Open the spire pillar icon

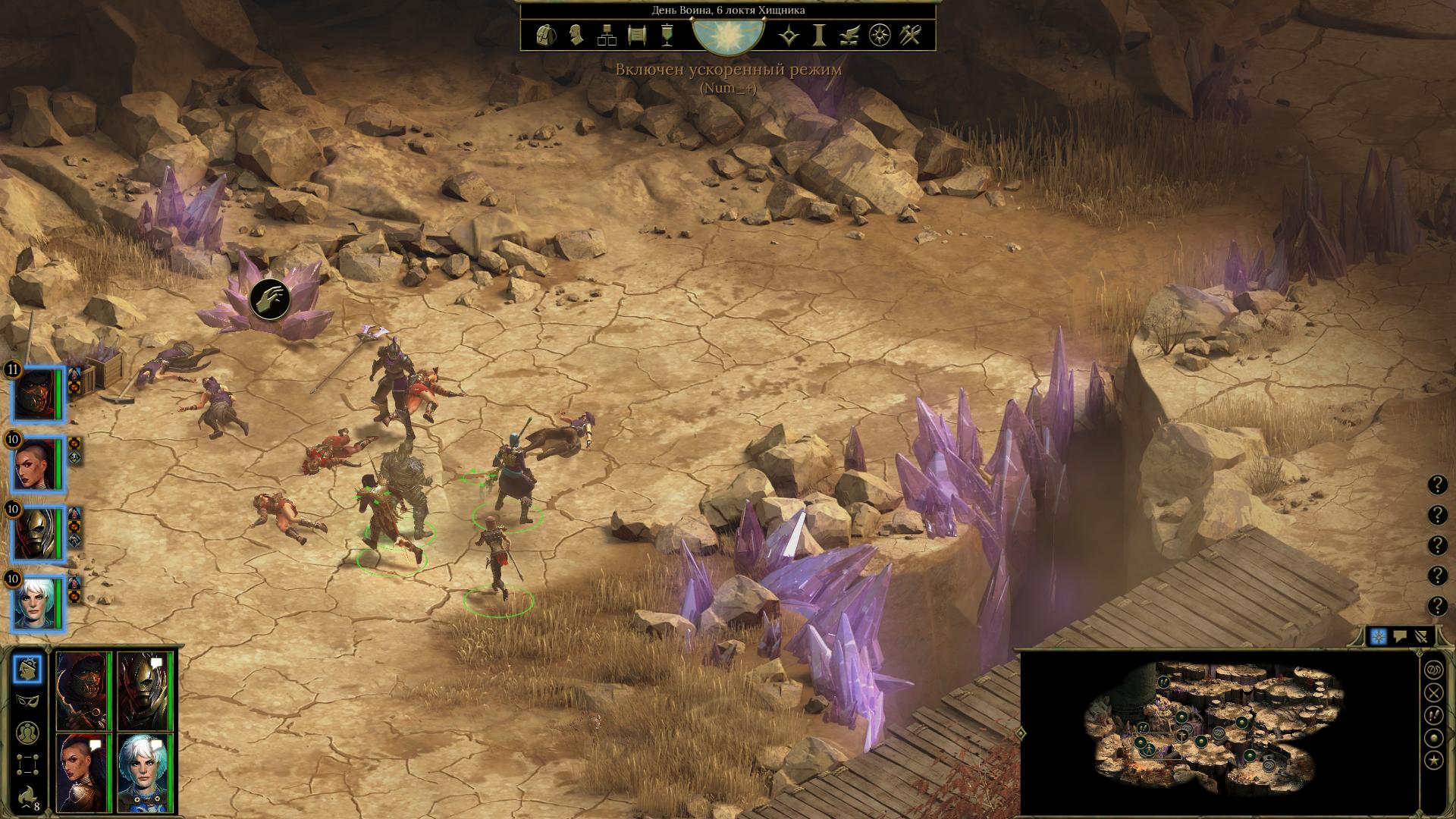tap(819, 36)
